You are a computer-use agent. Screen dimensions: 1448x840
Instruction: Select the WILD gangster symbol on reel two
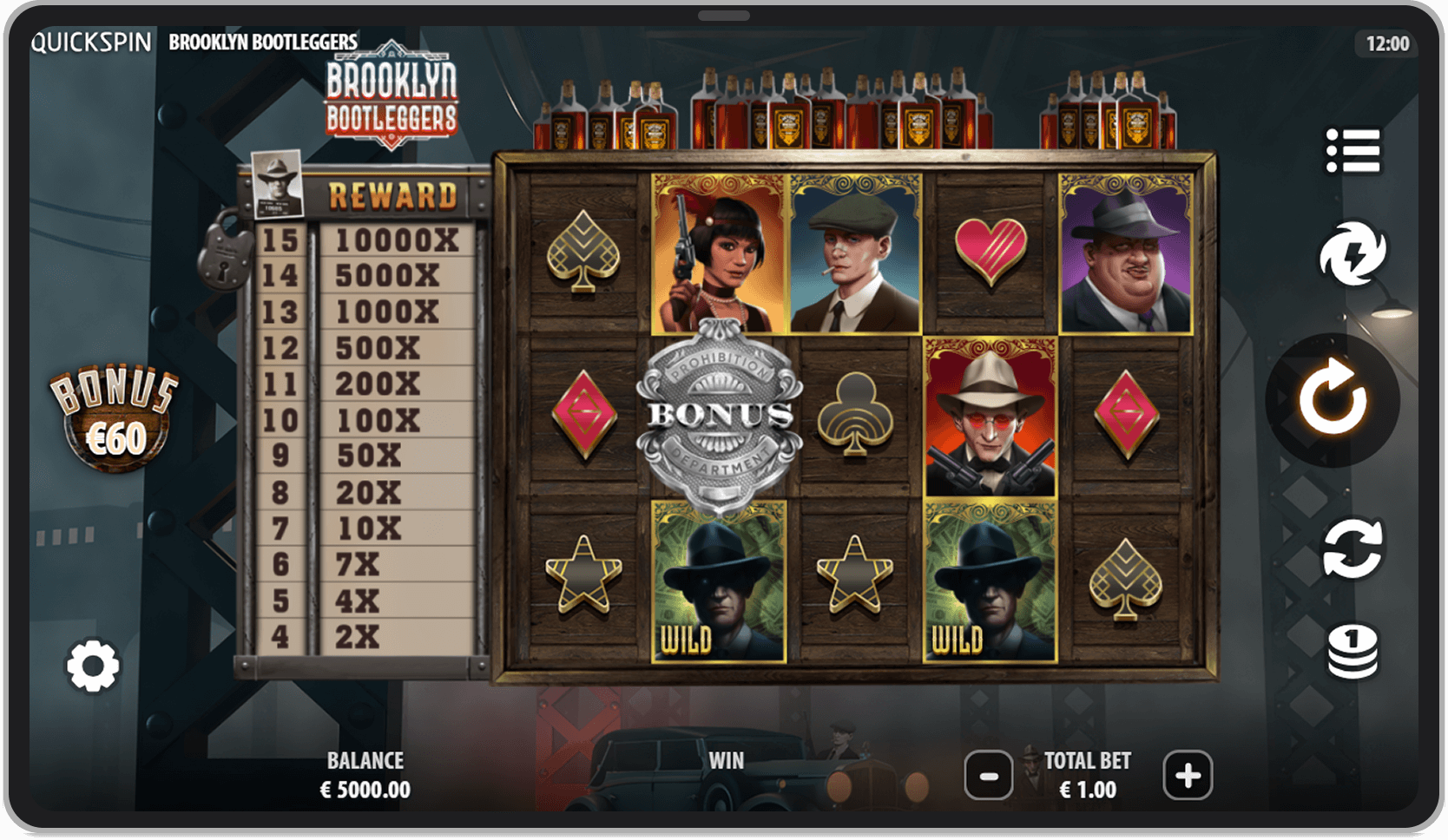coord(719,583)
